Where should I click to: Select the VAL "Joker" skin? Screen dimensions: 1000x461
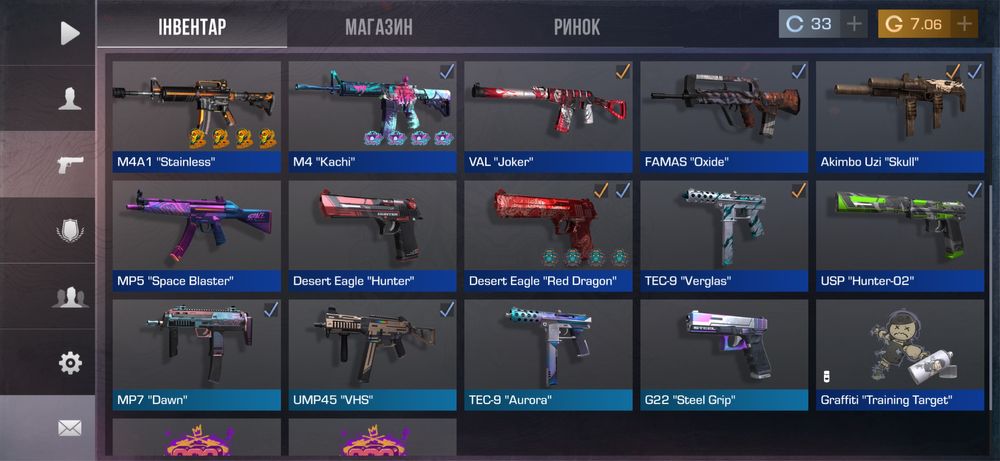[548, 116]
